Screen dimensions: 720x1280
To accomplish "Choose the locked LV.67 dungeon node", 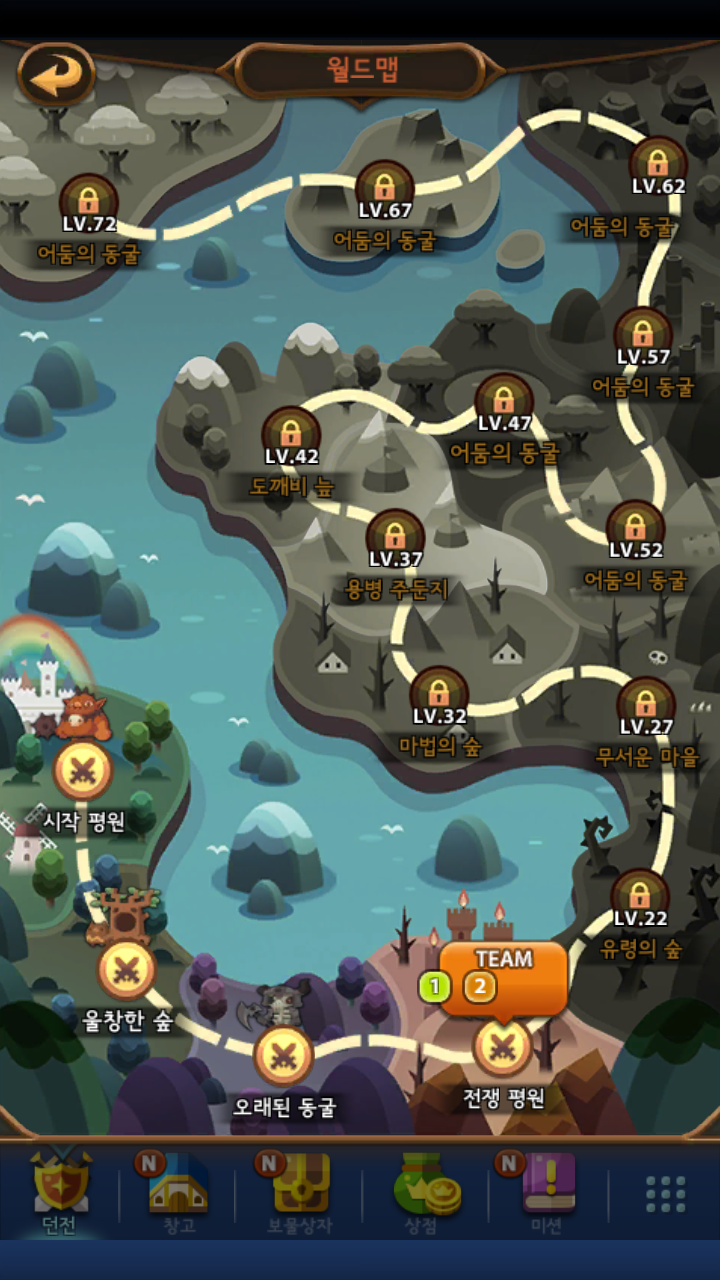I will pyautogui.click(x=385, y=189).
